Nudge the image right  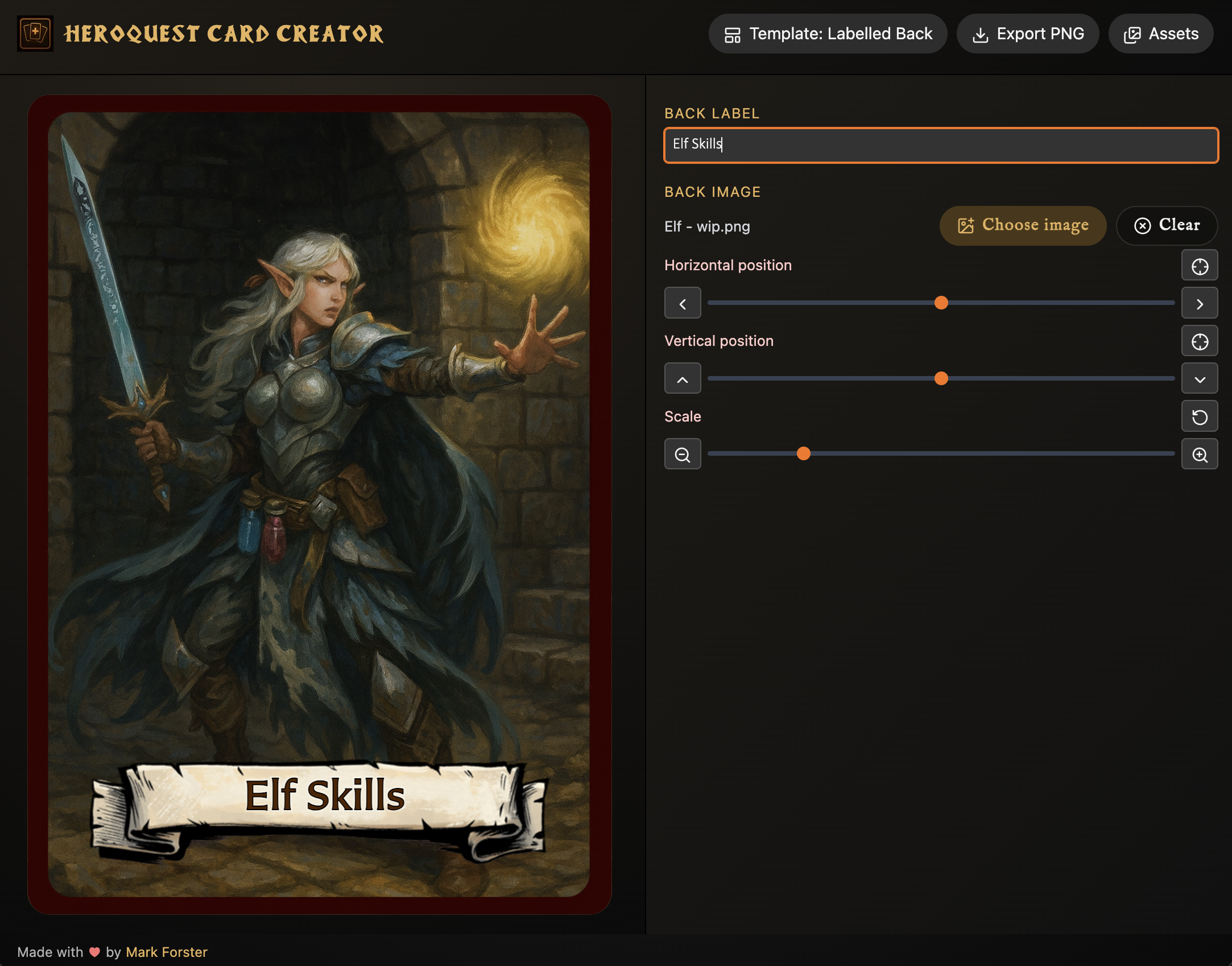point(1199,303)
